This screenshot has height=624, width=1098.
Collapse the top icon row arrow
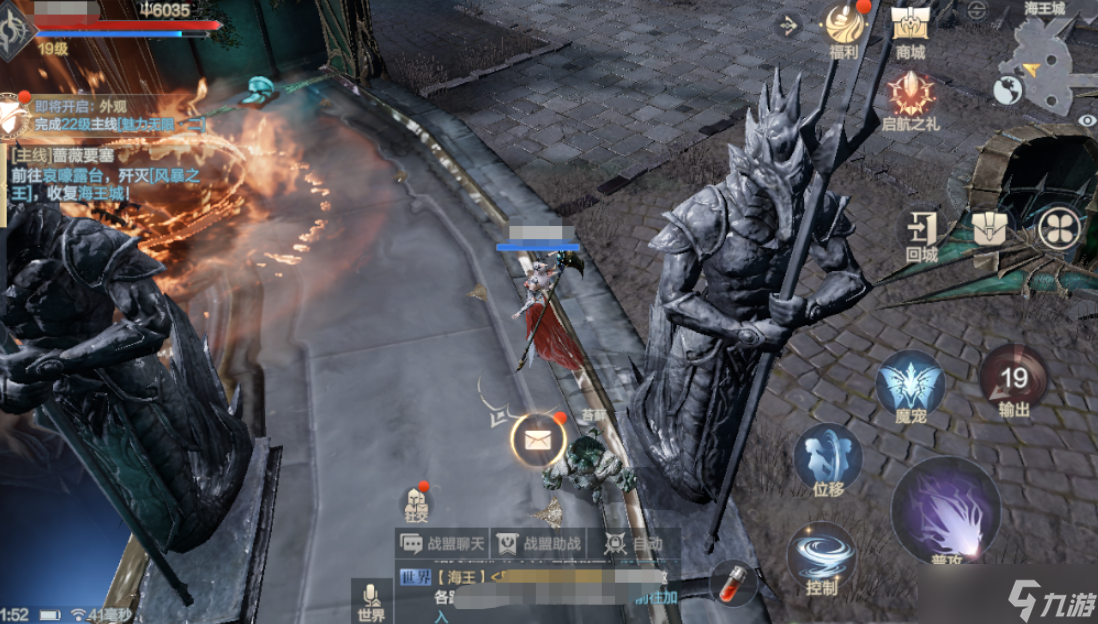point(788,25)
